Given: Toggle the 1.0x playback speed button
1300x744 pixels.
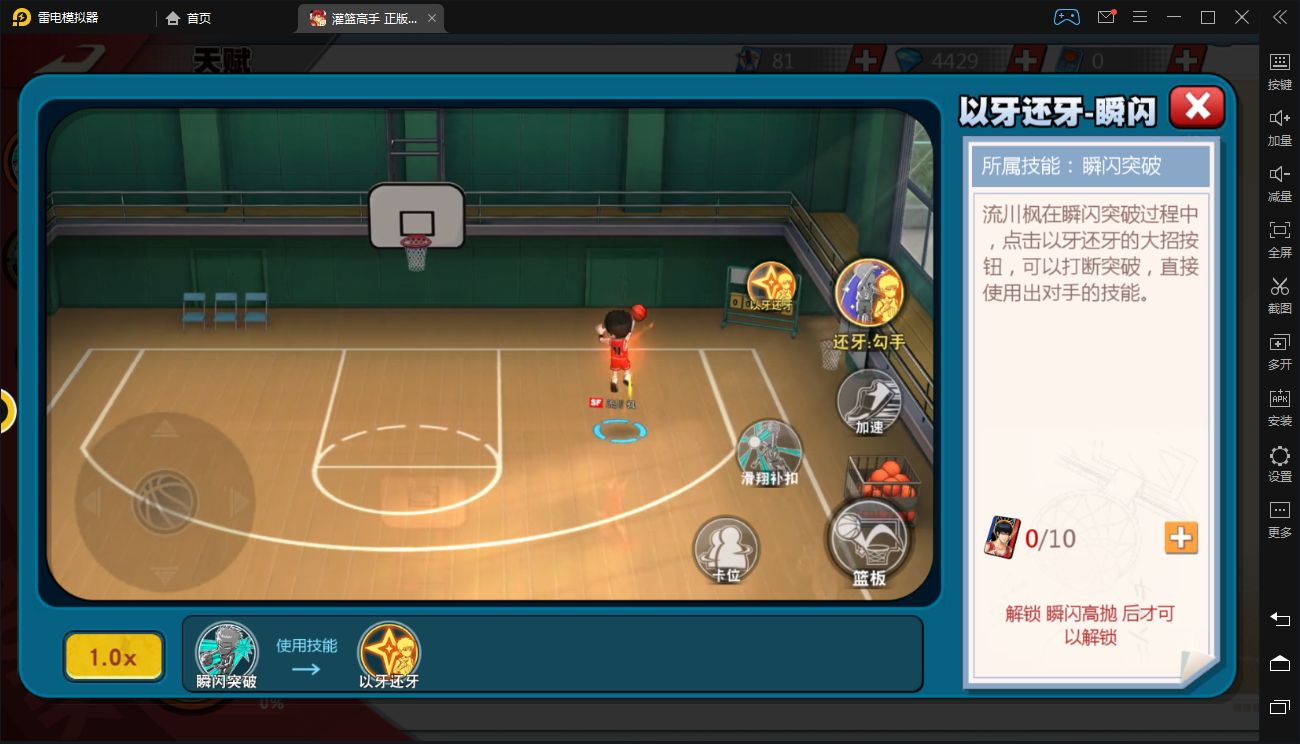Looking at the screenshot, I should [113, 657].
